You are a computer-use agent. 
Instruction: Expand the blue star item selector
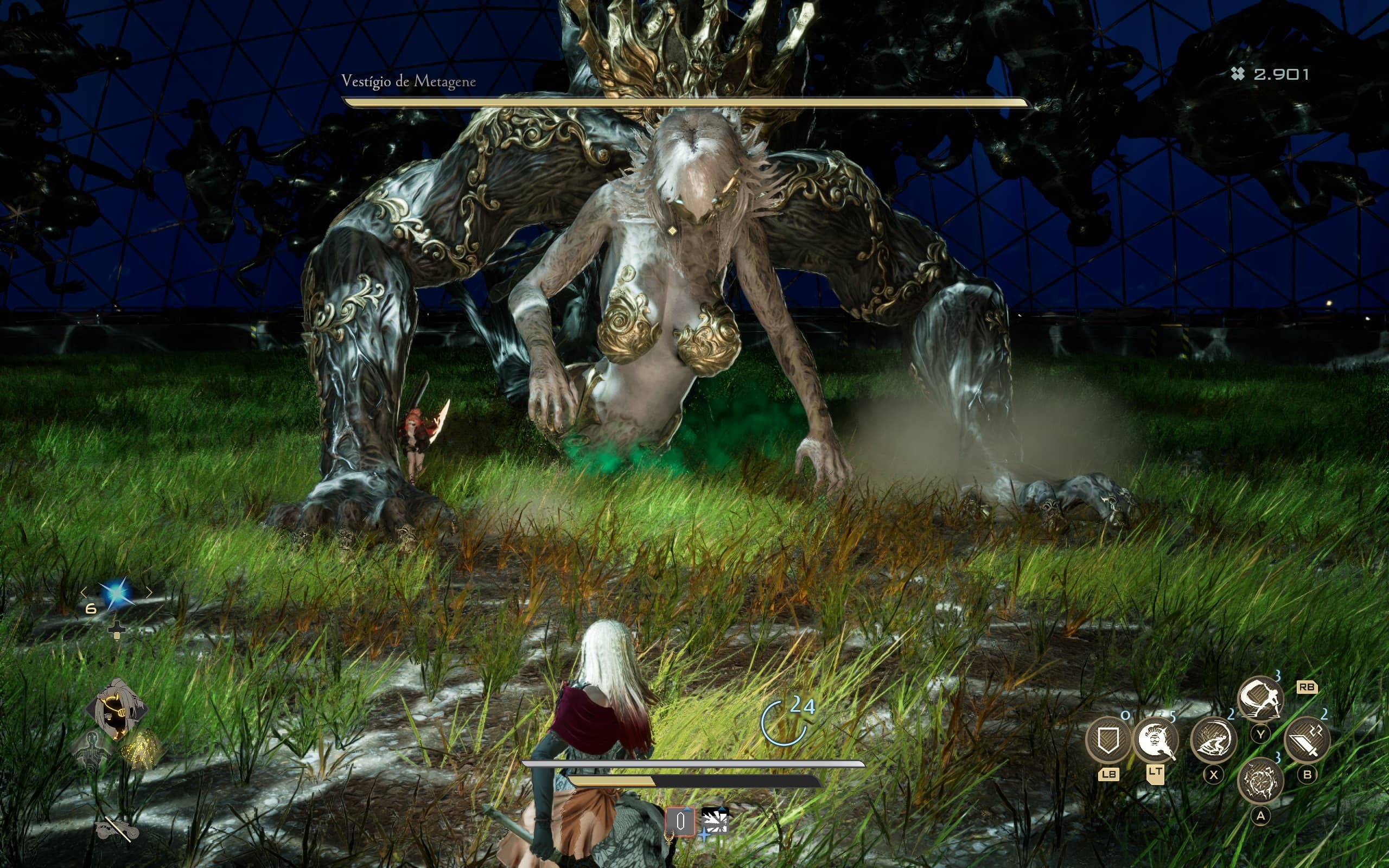pyautogui.click(x=117, y=593)
